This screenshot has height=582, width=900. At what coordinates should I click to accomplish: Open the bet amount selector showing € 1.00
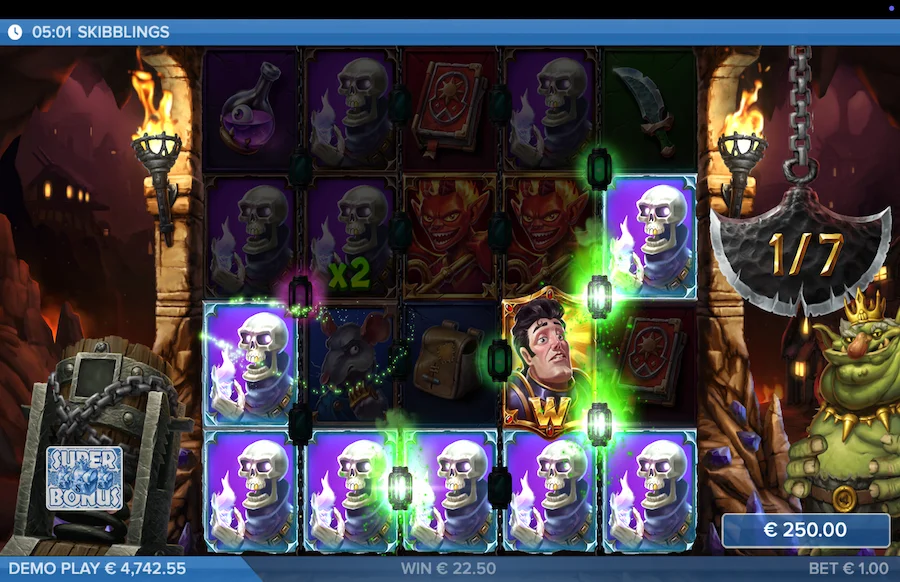(x=849, y=569)
